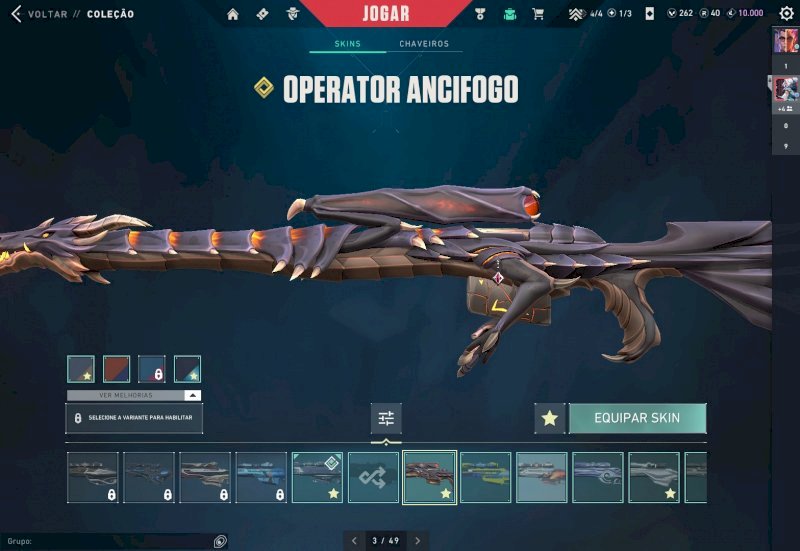The height and width of the screenshot is (551, 800).
Task: Open the Jogar play tab
Action: click(x=385, y=14)
